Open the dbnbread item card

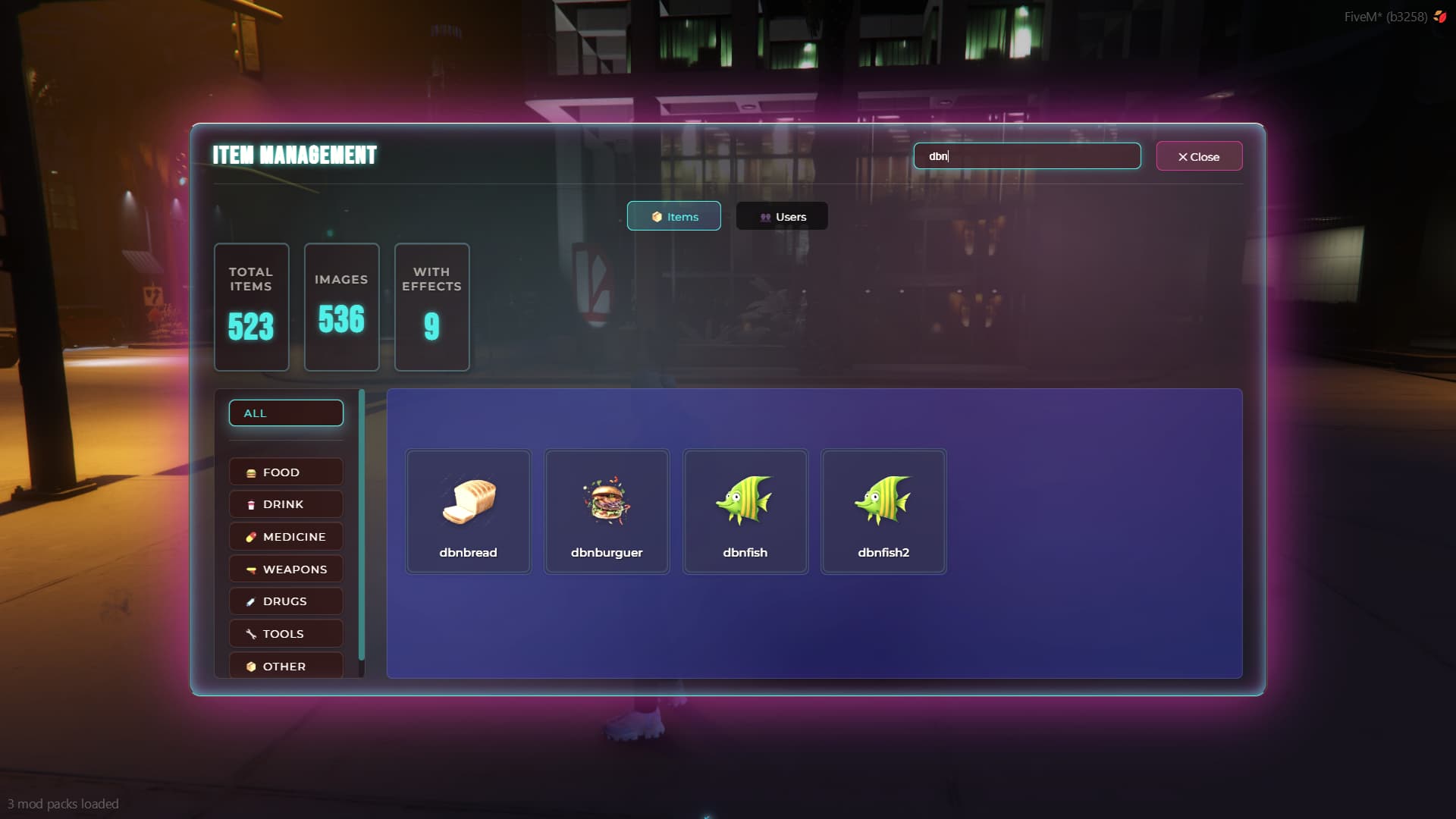pyautogui.click(x=468, y=510)
